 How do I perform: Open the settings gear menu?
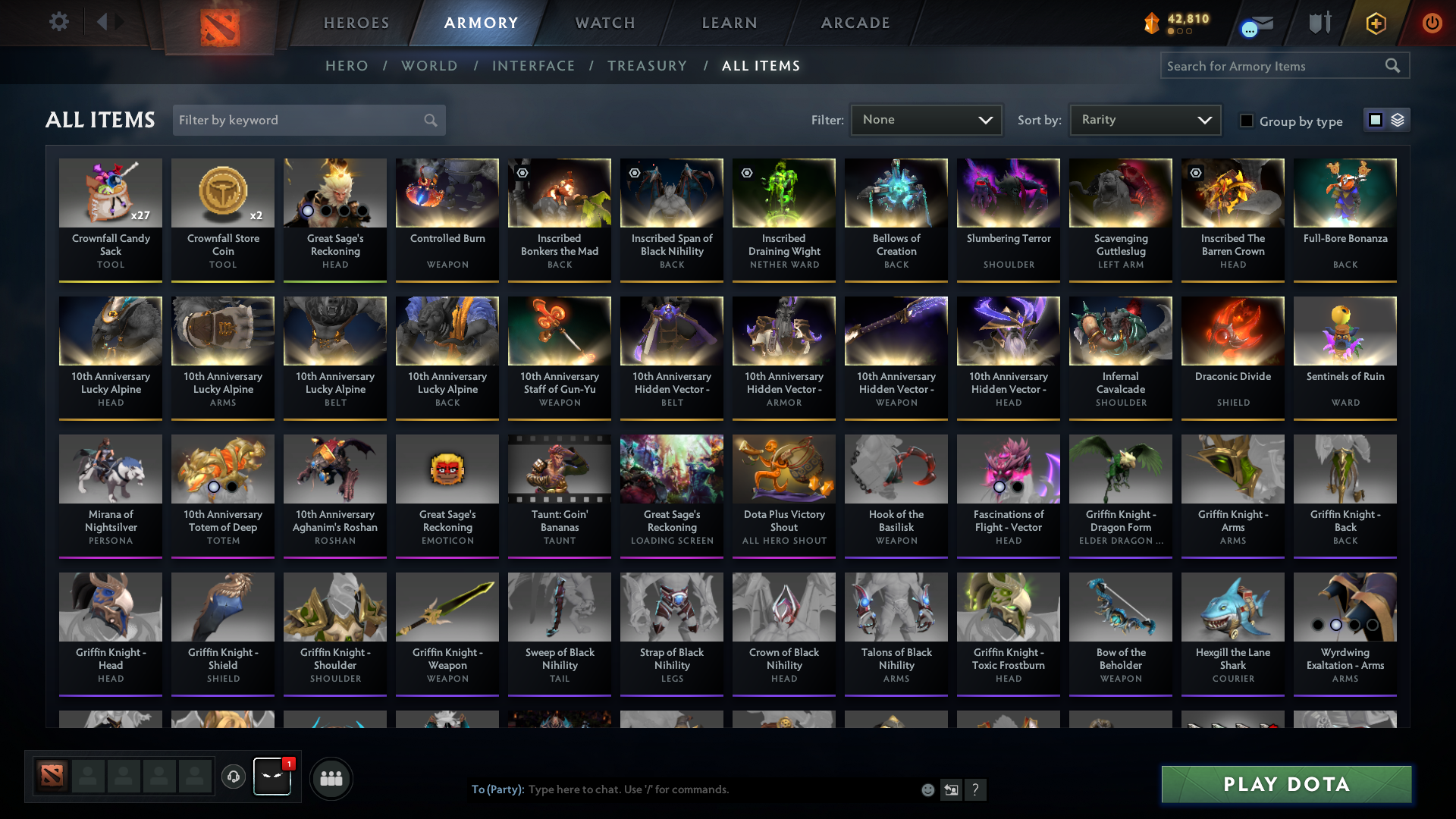point(58,22)
